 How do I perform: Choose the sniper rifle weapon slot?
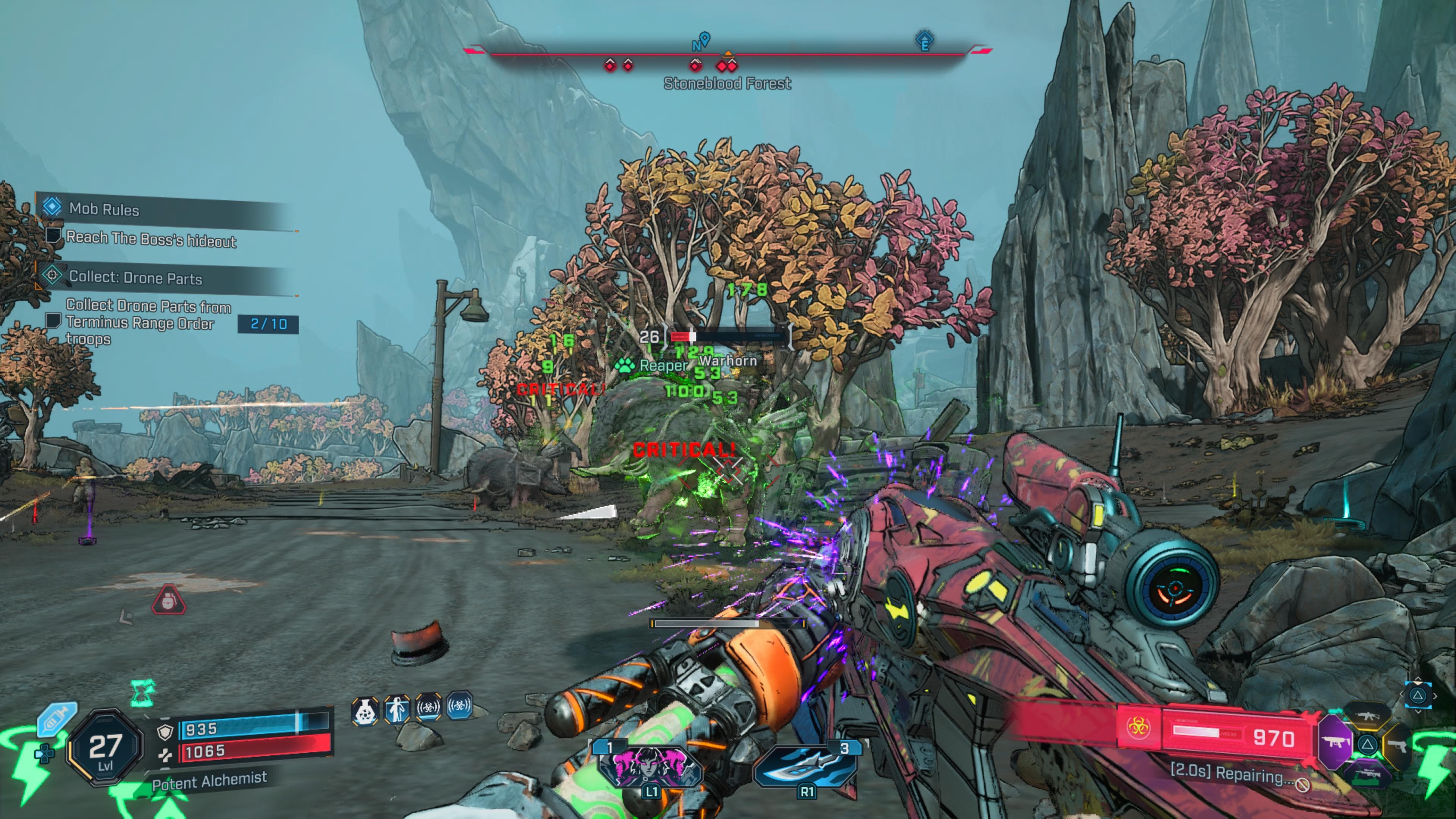coord(1367,774)
